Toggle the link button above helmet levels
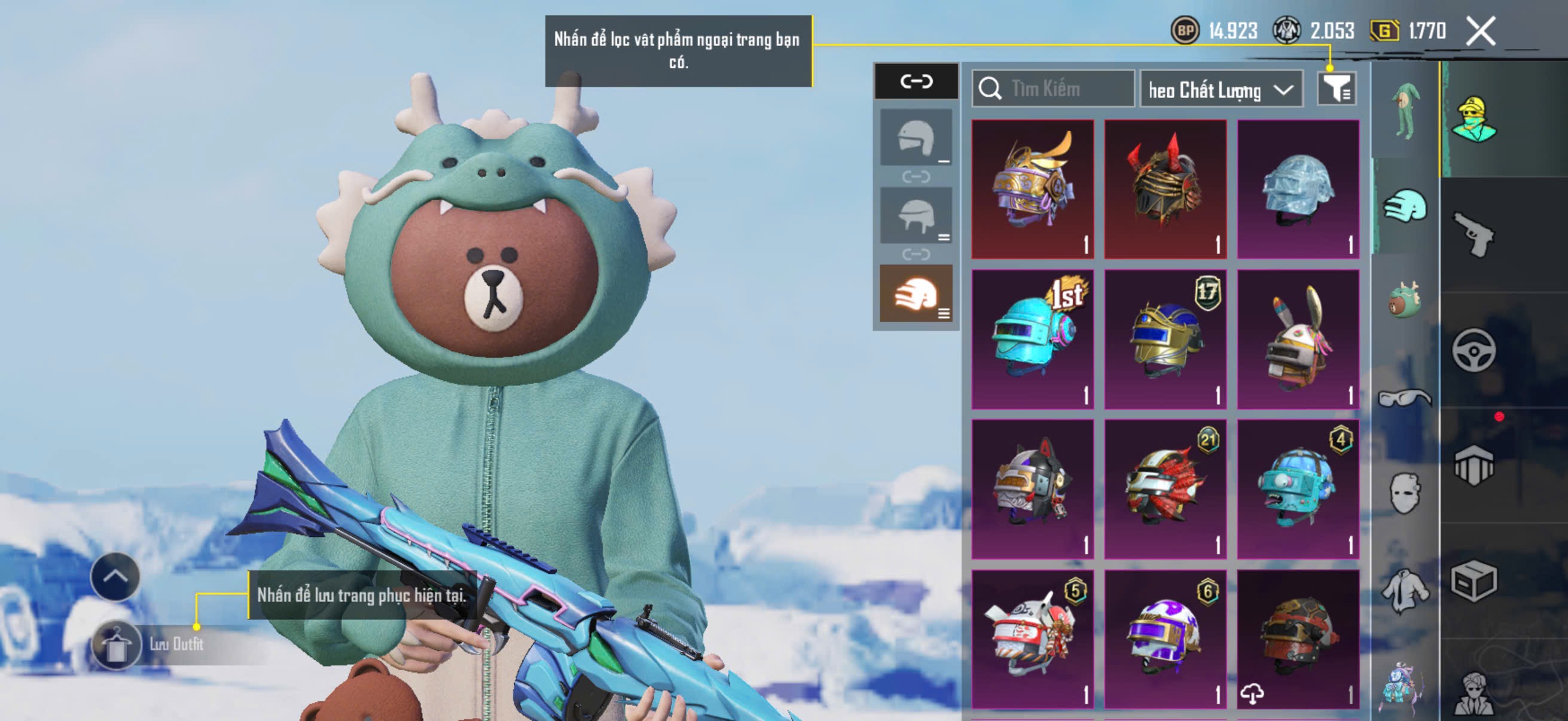Screen dimensions: 1568x721 pos(916,81)
